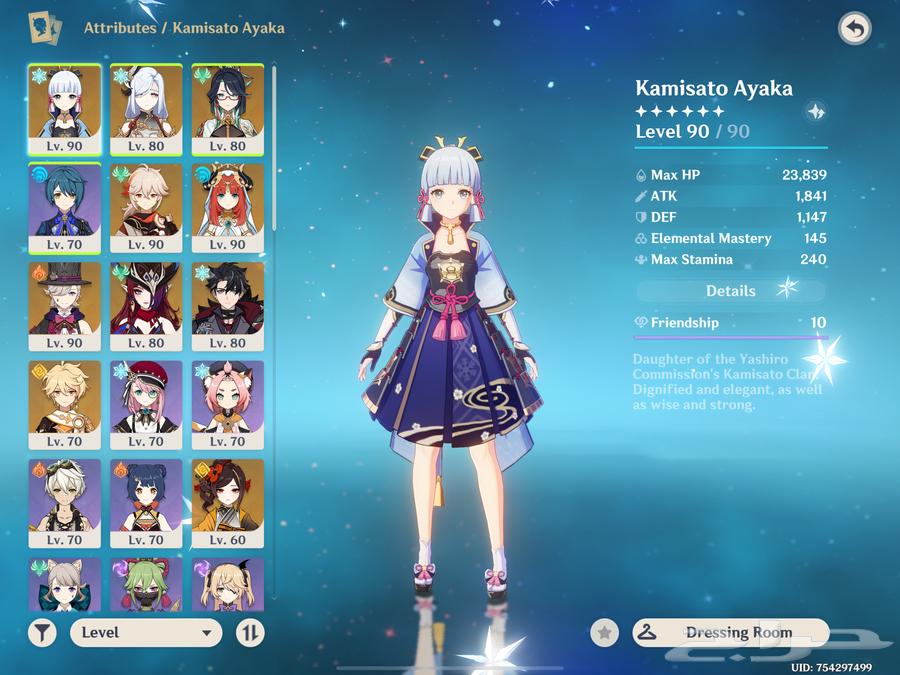Open the character filter funnel button
900x675 pixels.
[43, 632]
